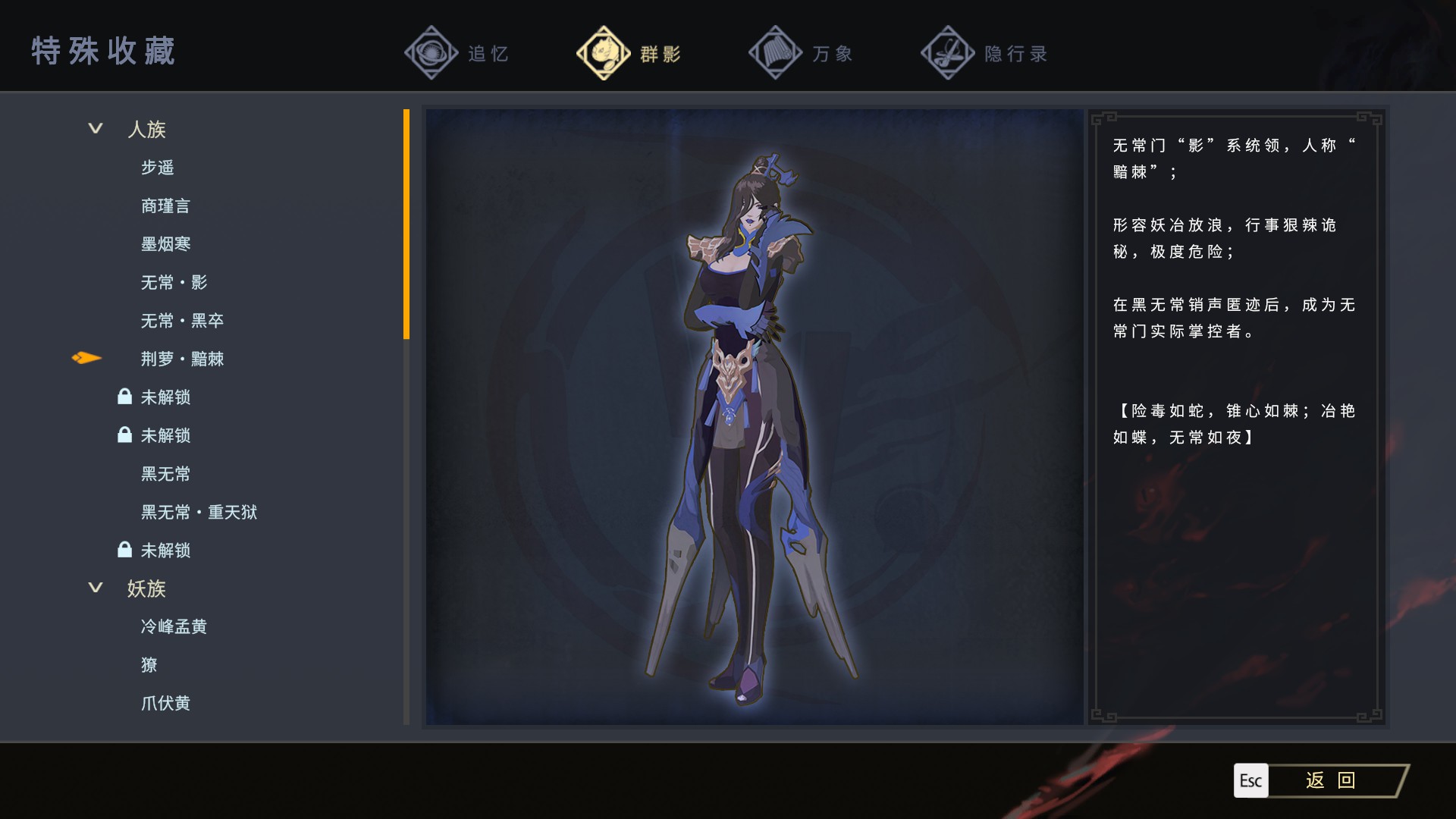This screenshot has width=1456, height=819.
Task: Show the 黑无常 character entry
Action: tap(165, 474)
